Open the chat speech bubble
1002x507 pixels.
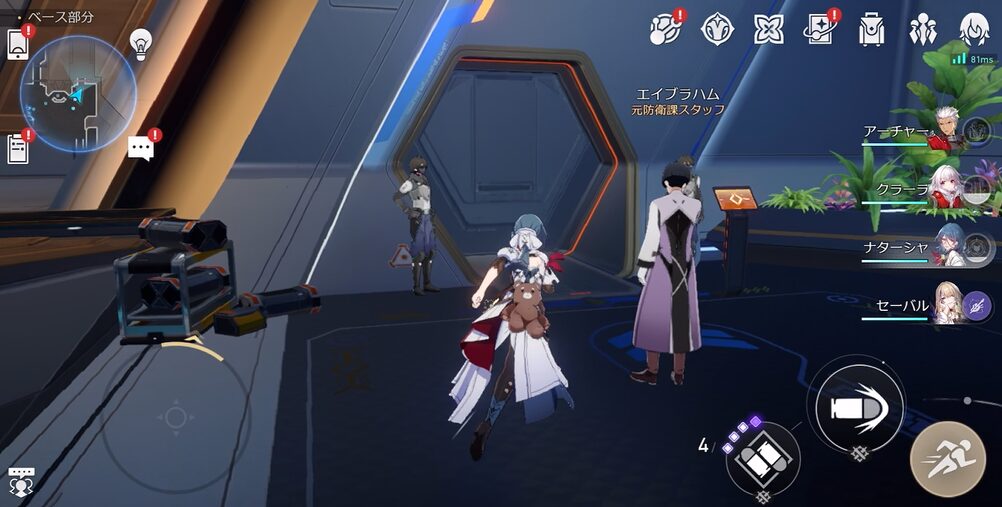pyautogui.click(x=141, y=149)
